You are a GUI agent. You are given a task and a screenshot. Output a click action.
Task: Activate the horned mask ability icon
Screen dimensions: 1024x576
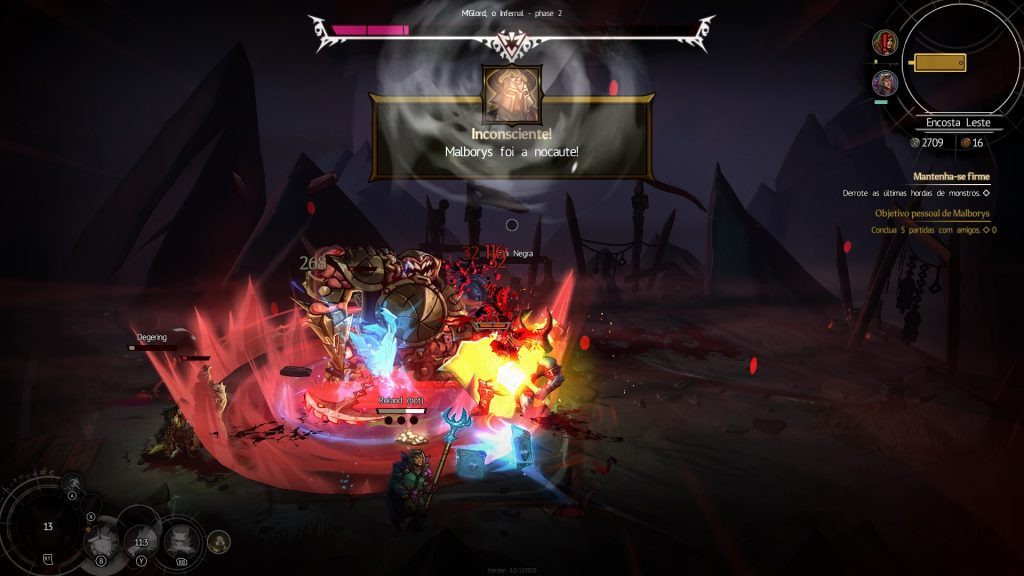[x=180, y=542]
